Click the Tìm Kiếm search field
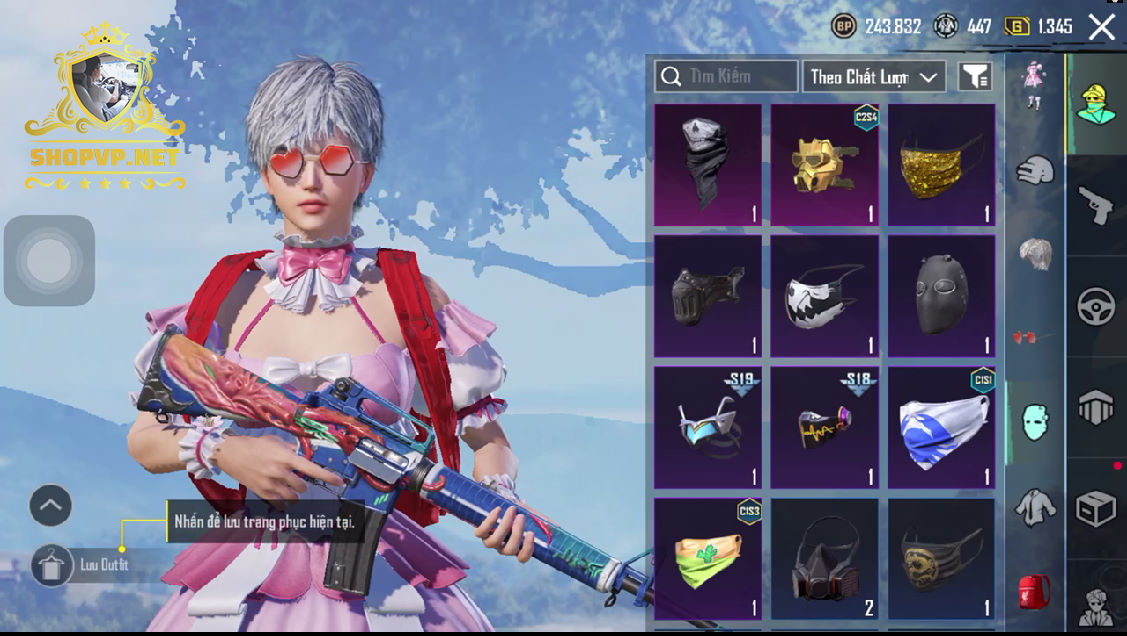Viewport: 1127px width, 636px height. pyautogui.click(x=726, y=76)
